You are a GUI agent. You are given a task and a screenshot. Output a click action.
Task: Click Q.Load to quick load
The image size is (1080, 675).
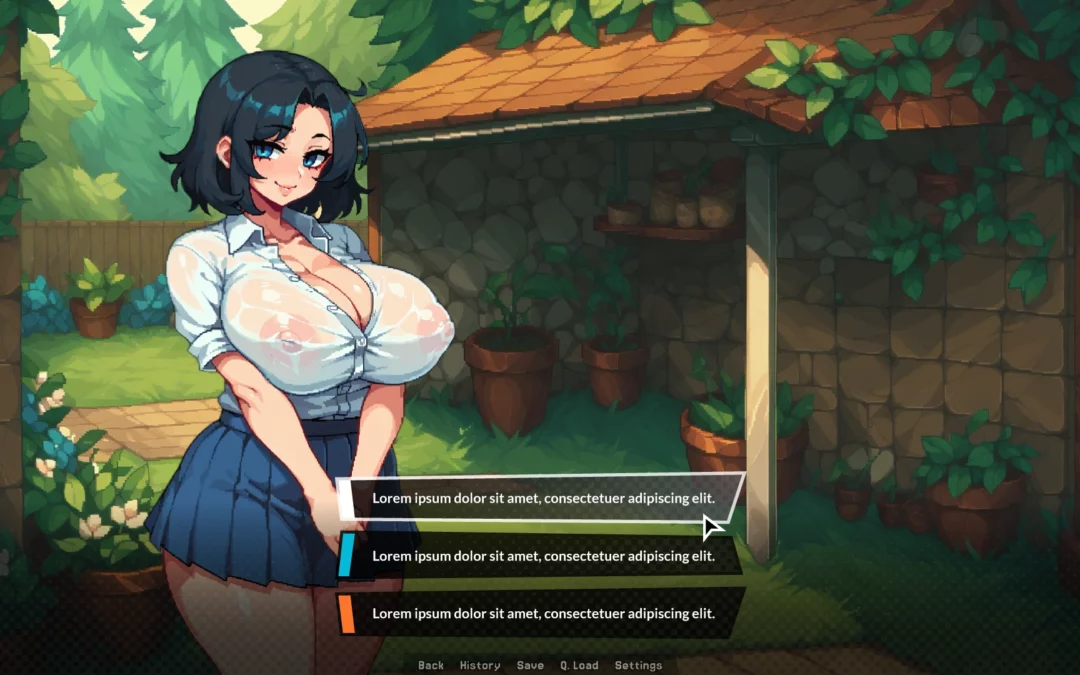click(579, 665)
